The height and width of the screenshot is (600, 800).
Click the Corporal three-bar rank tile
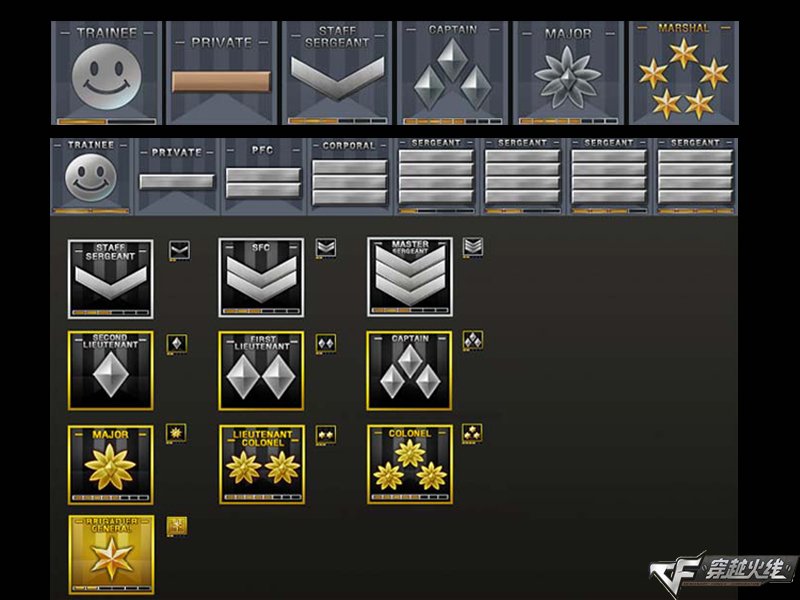click(x=349, y=177)
